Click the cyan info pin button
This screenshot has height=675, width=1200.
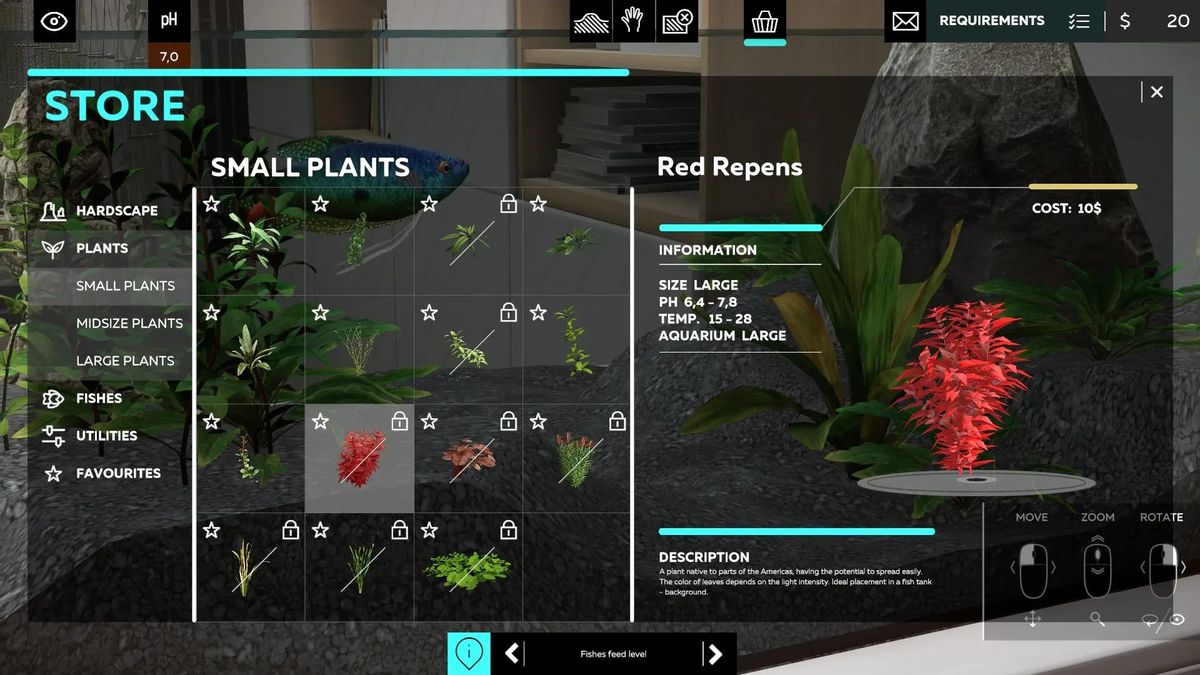point(469,654)
